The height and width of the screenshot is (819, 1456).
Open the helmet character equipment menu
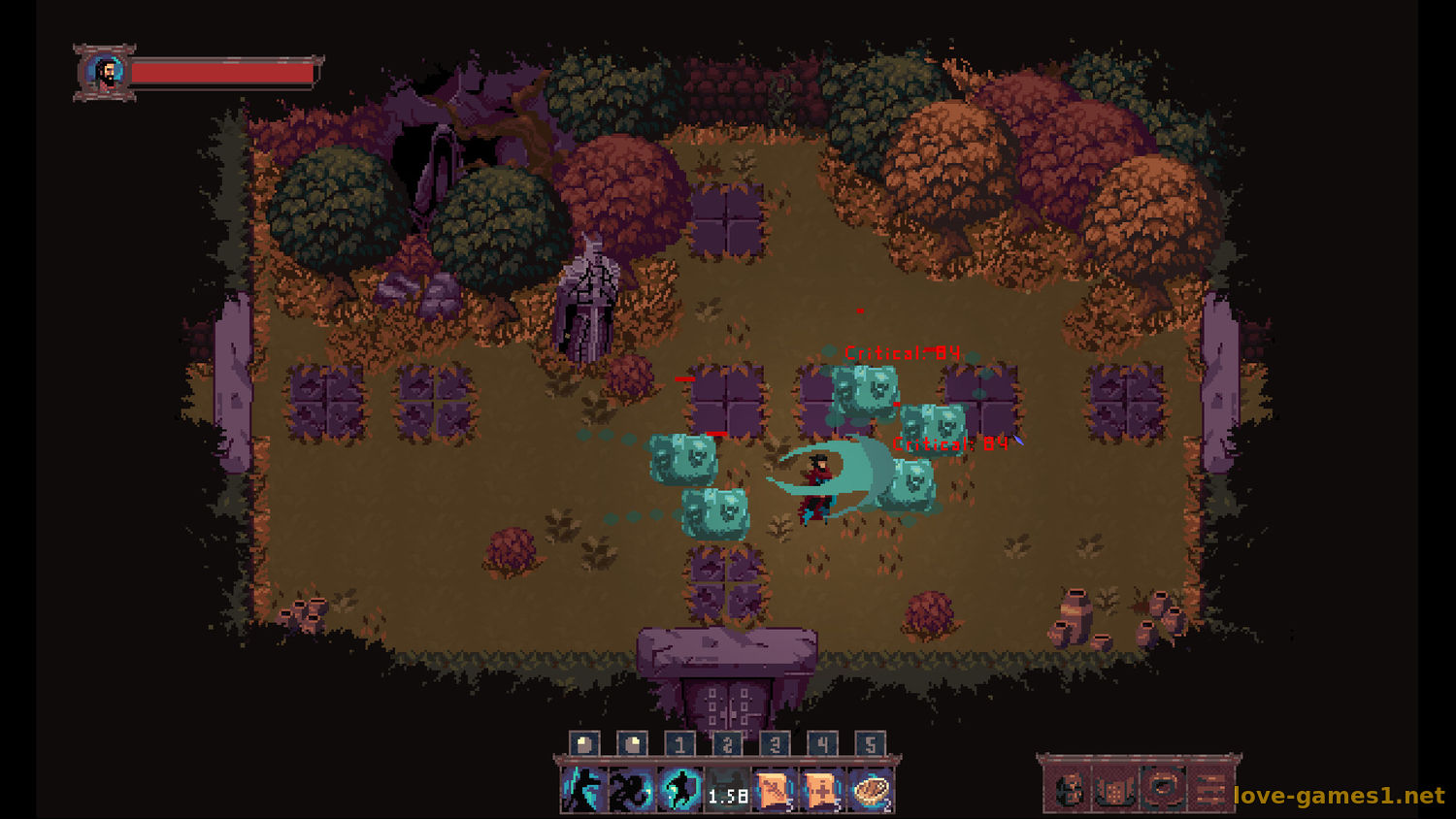tap(1070, 790)
